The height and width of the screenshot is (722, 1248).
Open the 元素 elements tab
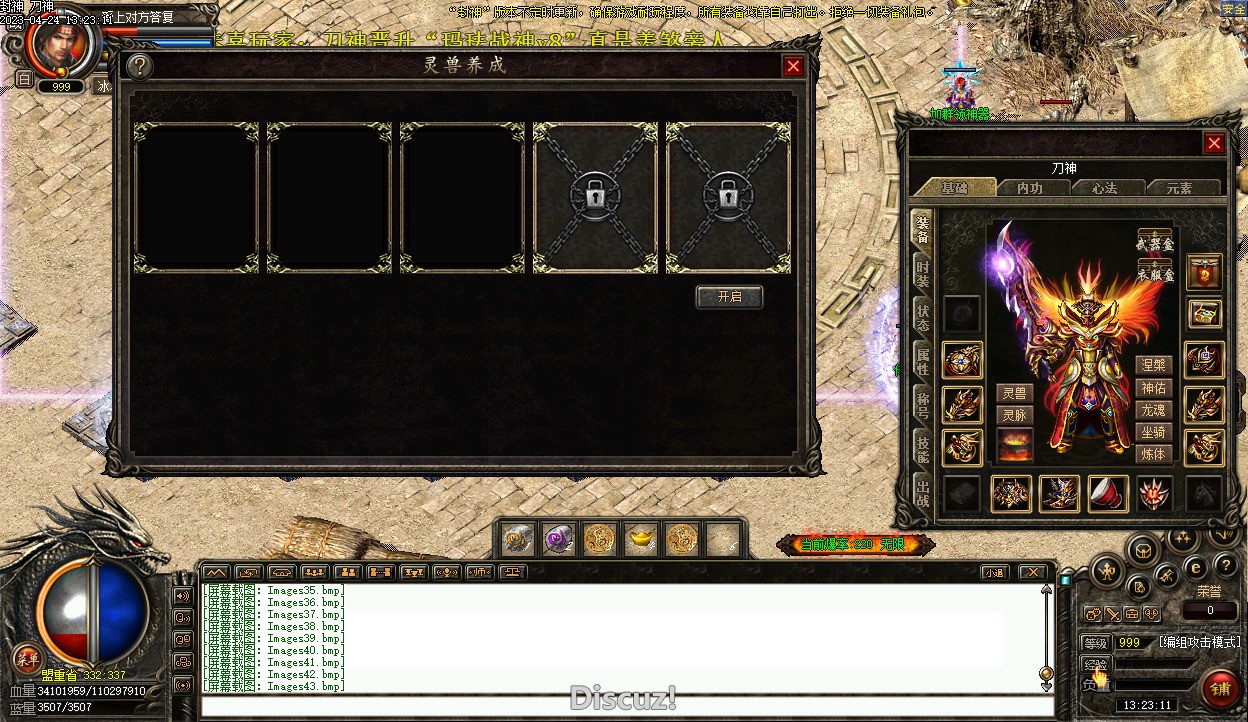1180,188
